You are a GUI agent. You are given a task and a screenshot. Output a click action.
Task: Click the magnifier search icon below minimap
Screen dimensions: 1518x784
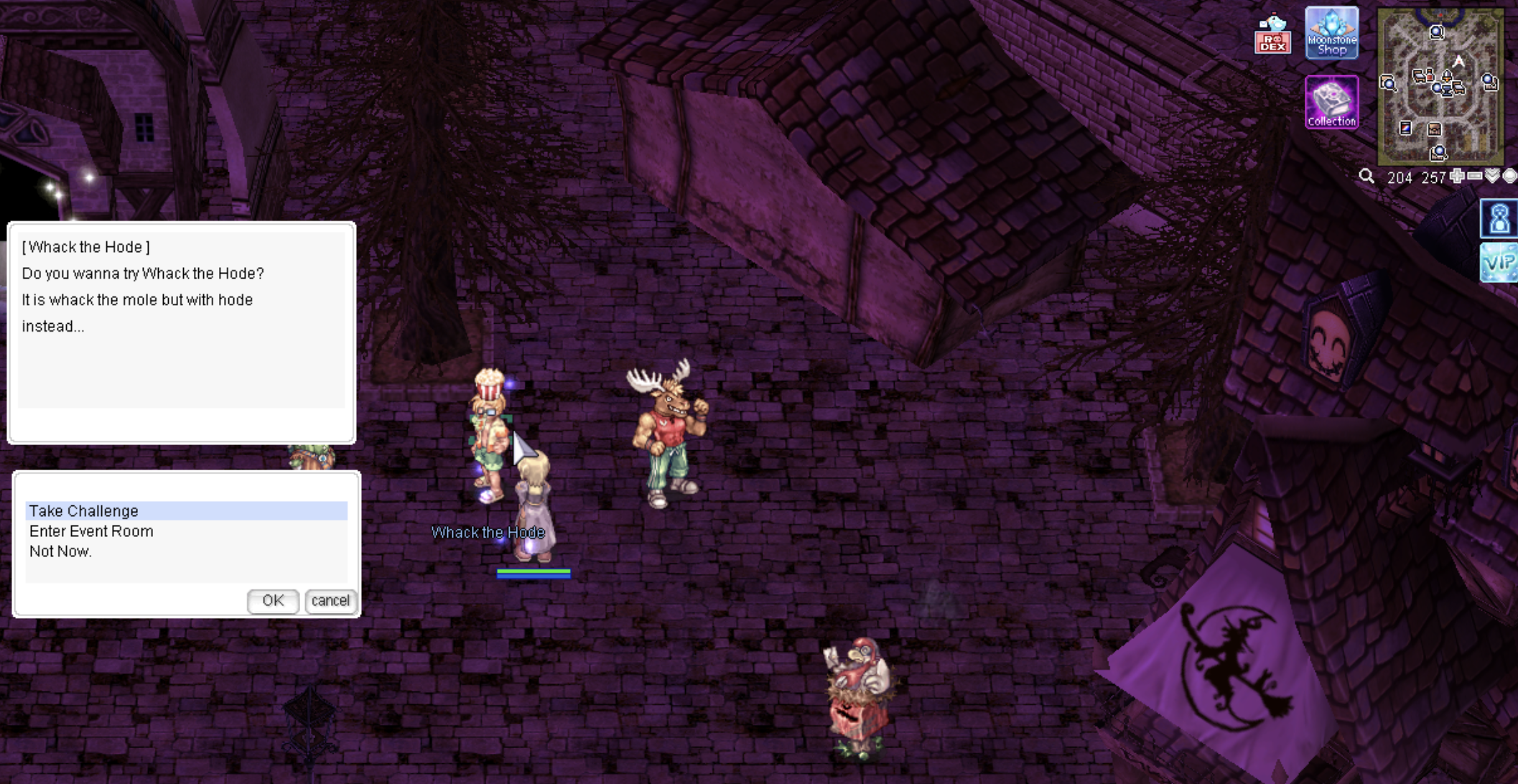tap(1366, 177)
